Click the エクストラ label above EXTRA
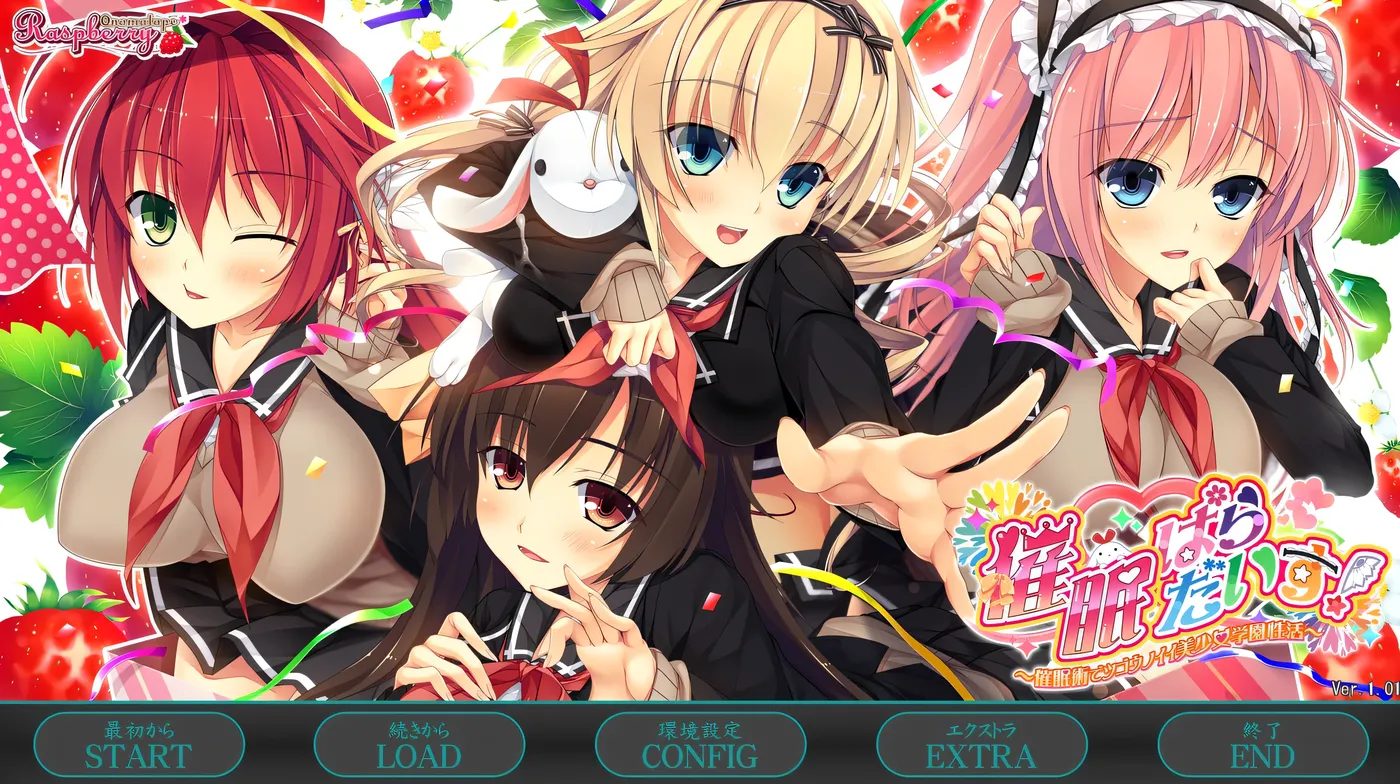 [x=980, y=727]
